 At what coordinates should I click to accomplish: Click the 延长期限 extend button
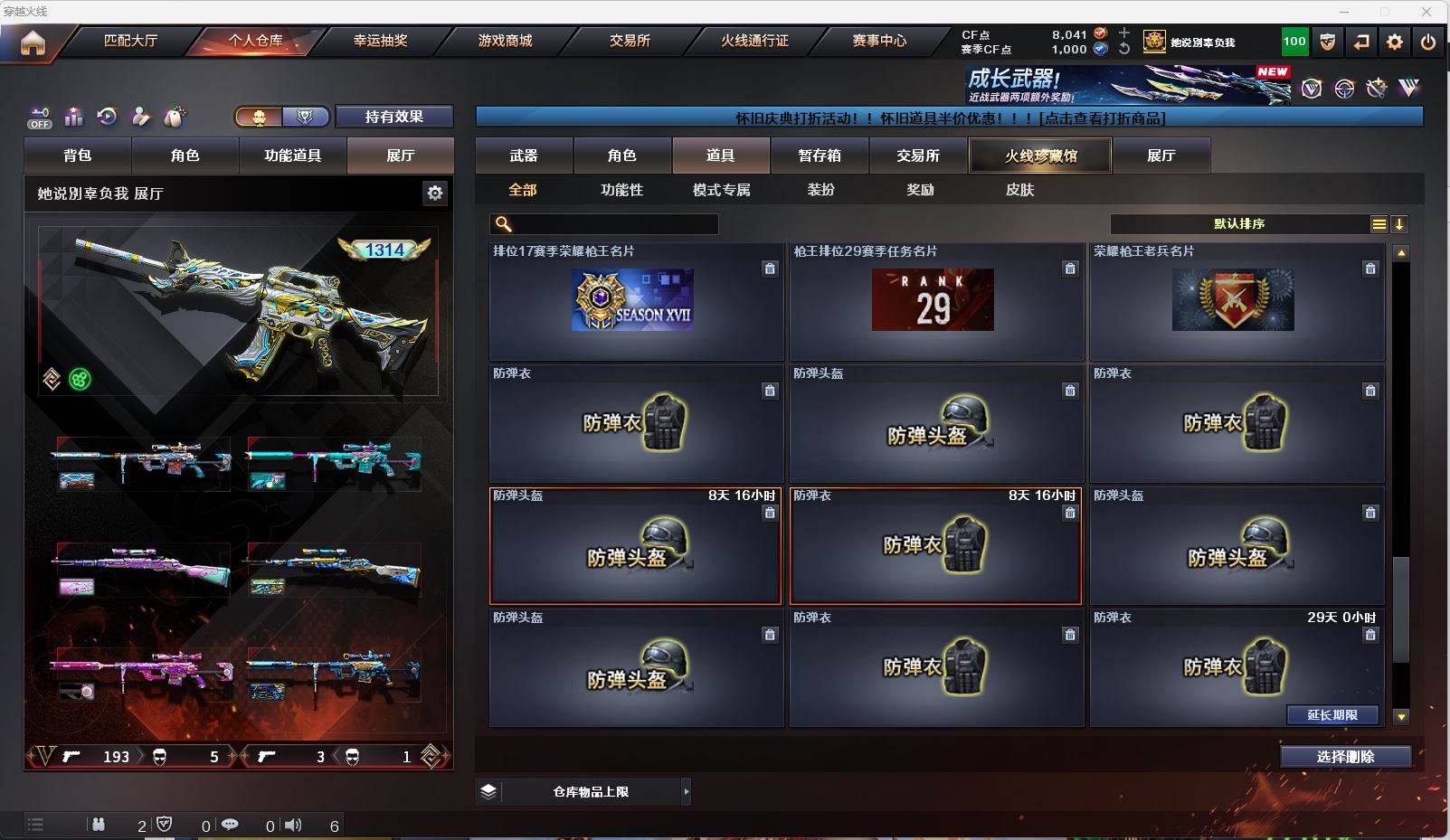(x=1332, y=715)
